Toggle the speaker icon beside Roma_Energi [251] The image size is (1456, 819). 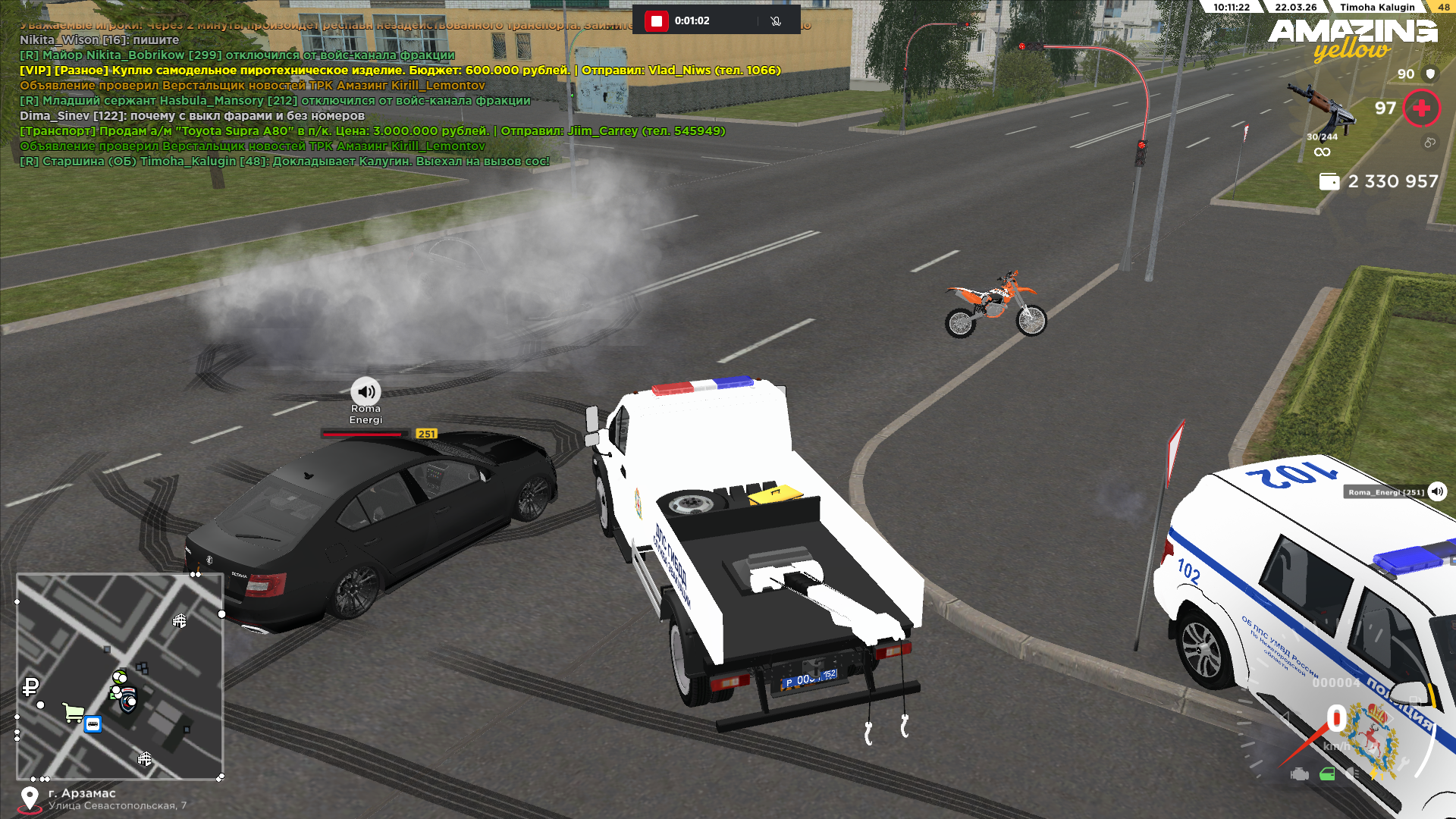pos(1437,491)
